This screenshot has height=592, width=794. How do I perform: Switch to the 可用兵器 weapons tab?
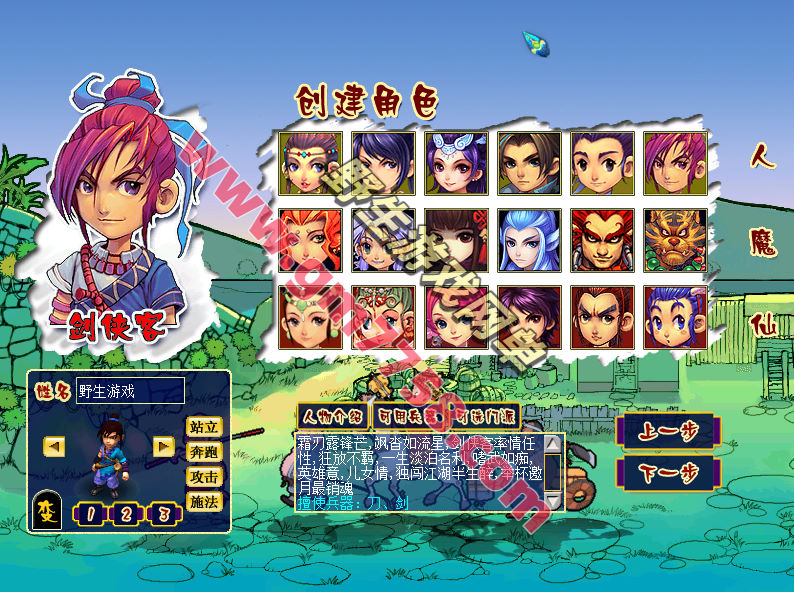coord(406,416)
